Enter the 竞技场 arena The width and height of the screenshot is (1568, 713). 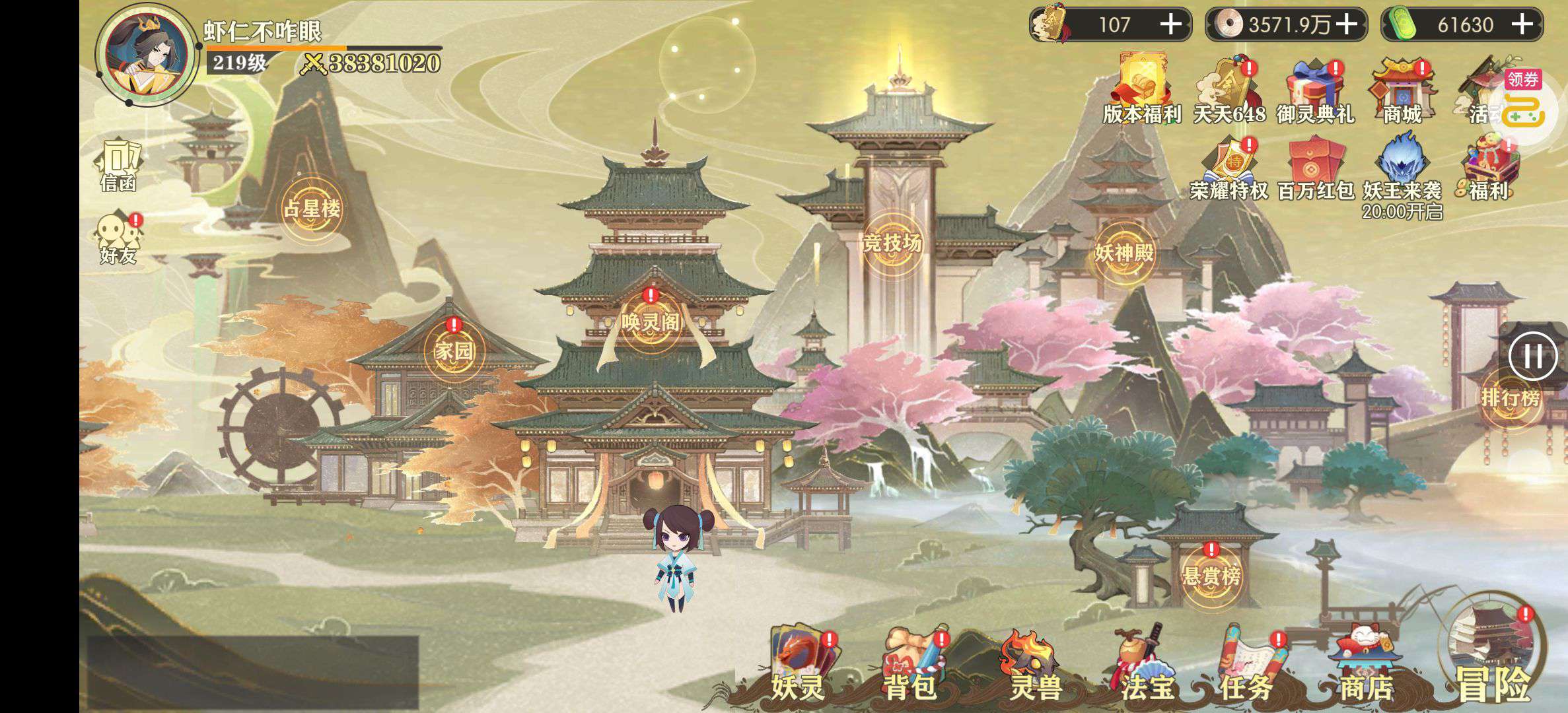coord(892,243)
